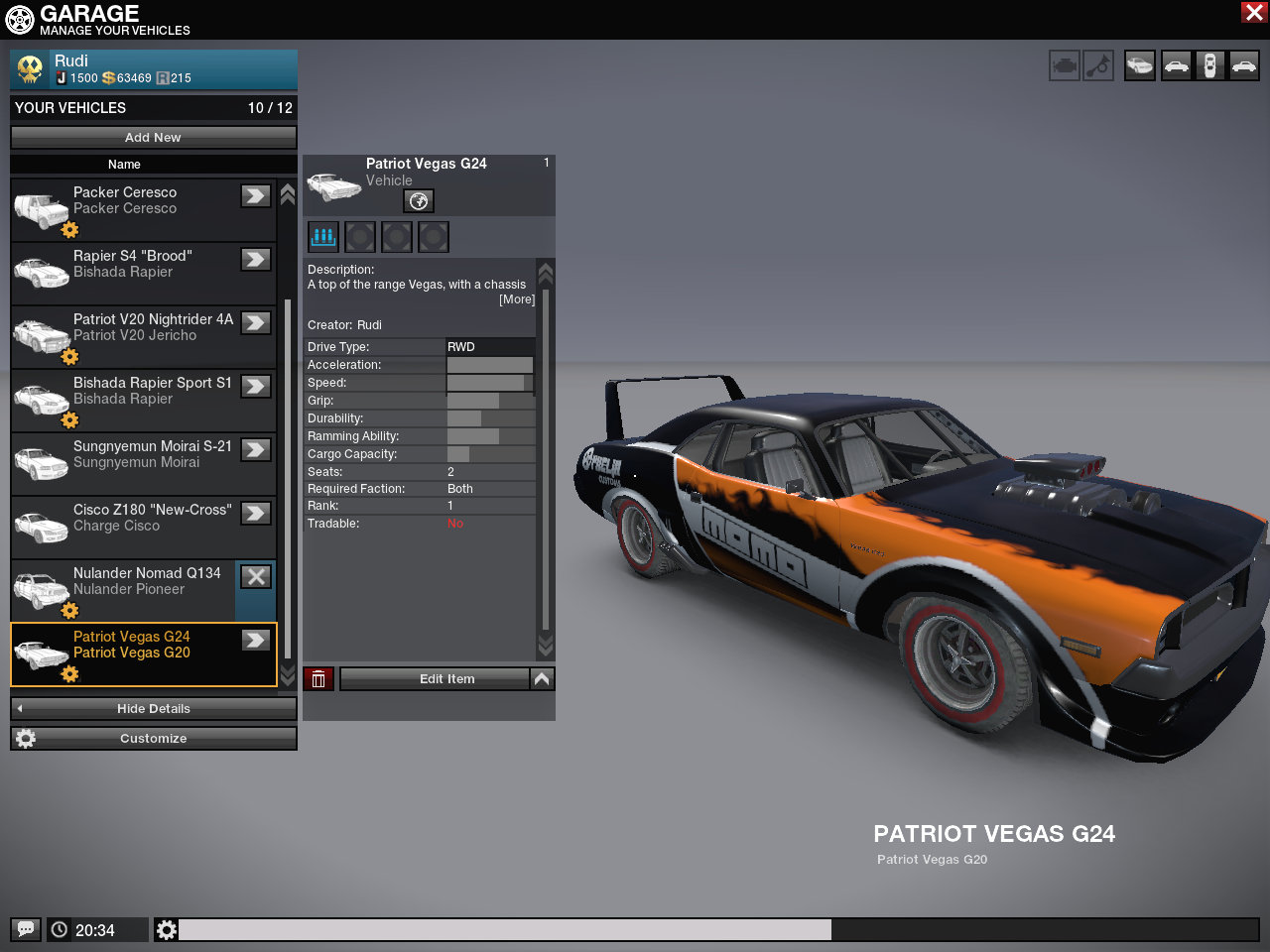Screen dimensions: 1270x952
Task: Close the Garage window
Action: pyautogui.click(x=1253, y=12)
